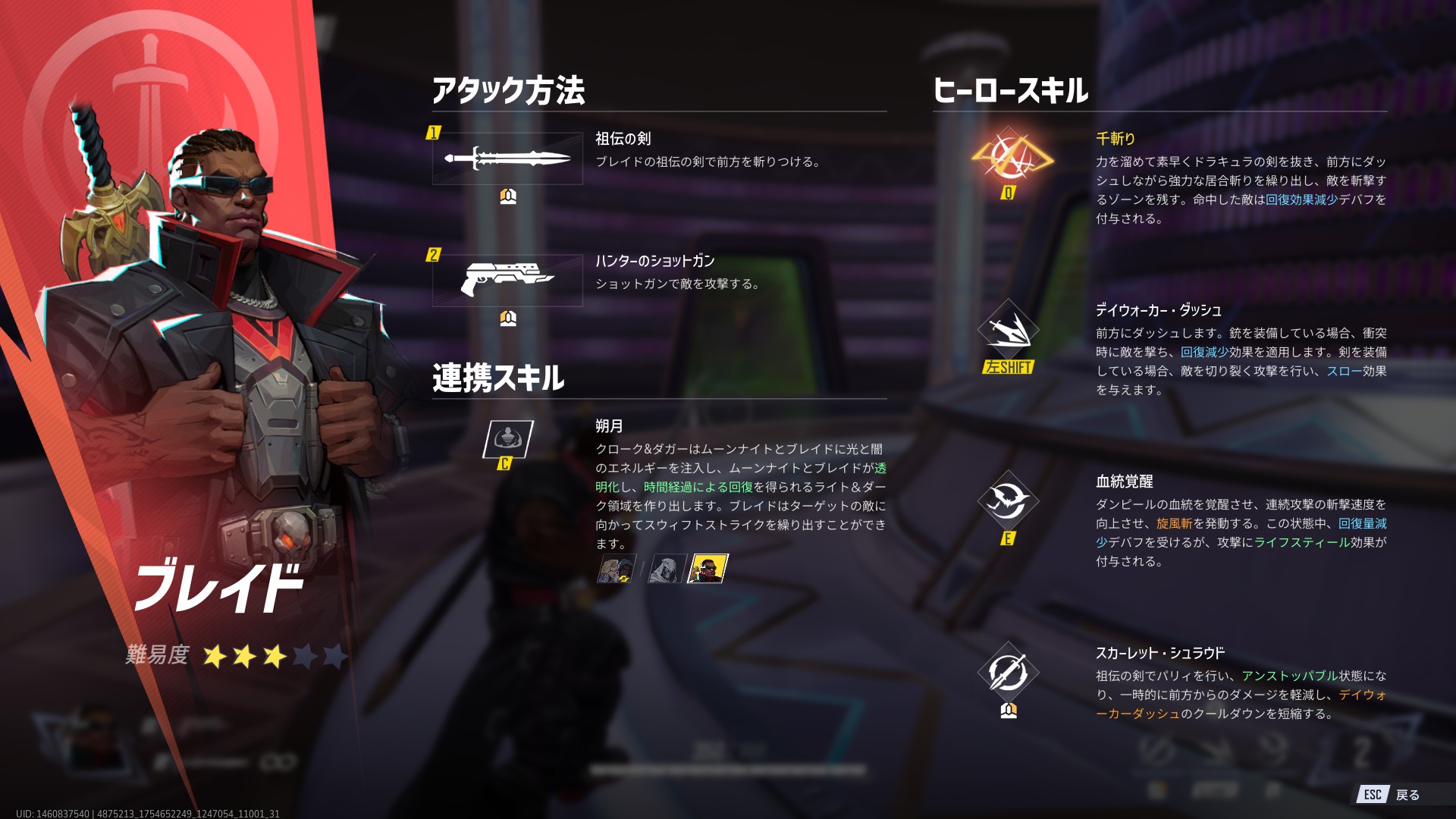
Task: Select the ヒーロースキル section header
Action: 1011,89
